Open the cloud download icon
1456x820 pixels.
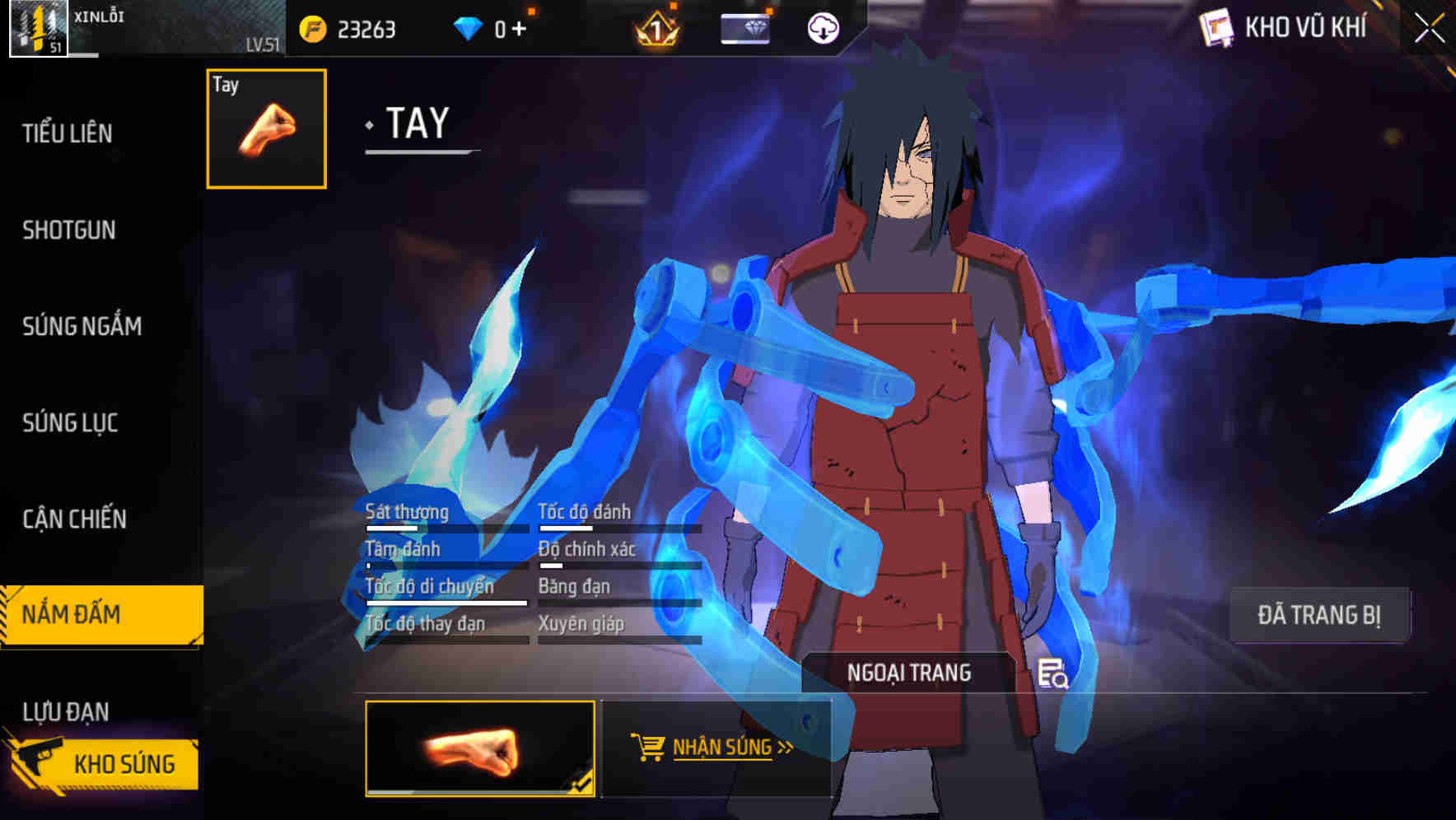[x=823, y=27]
